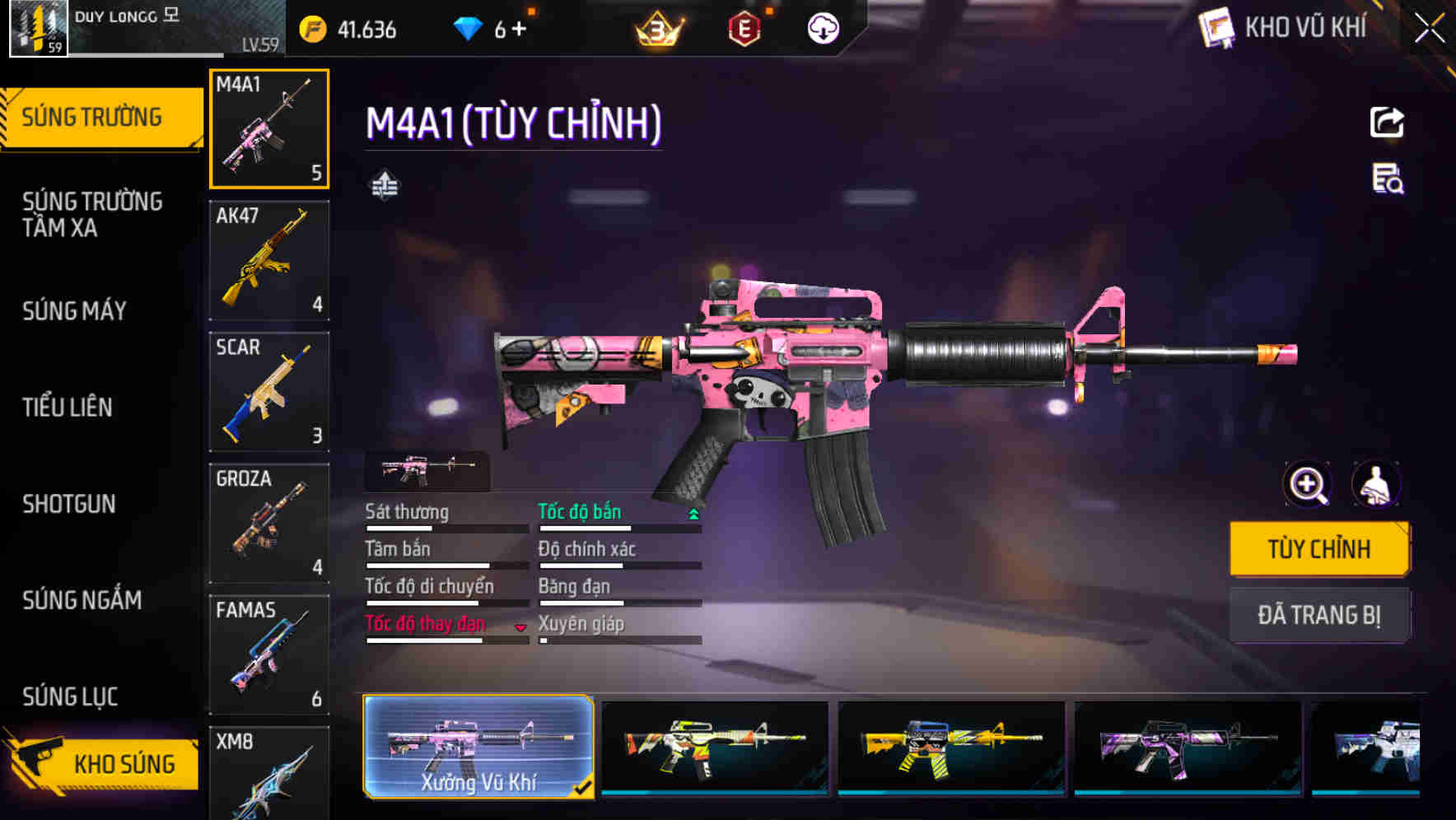Viewport: 1456px width, 820px height.
Task: Select the AK47 weapon thumbnail
Action: [x=269, y=259]
